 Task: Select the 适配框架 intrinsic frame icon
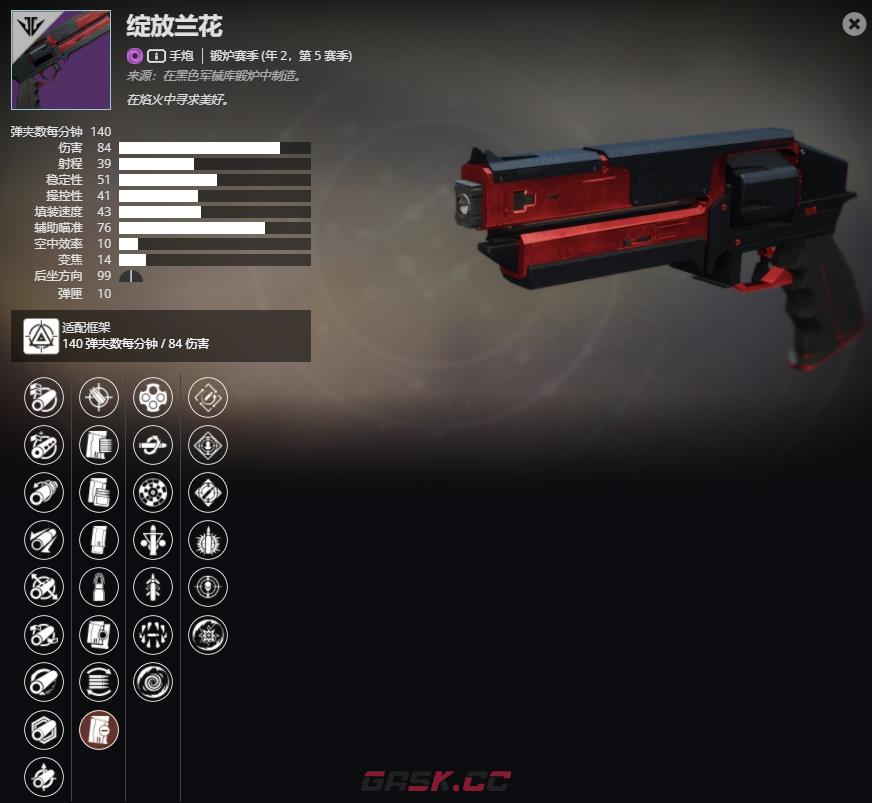click(37, 335)
